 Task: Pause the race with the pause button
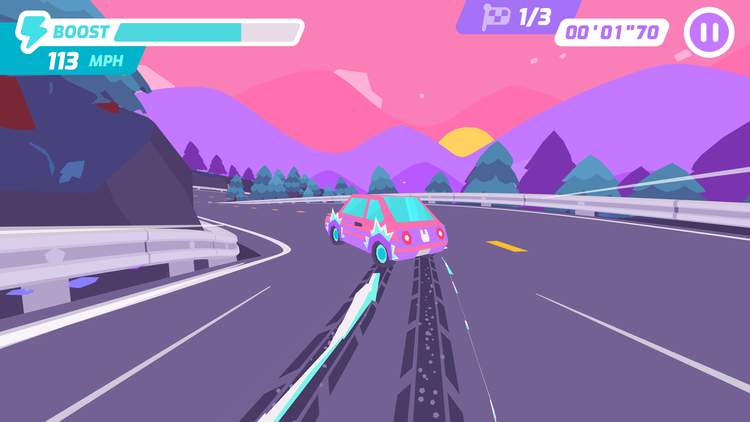(709, 32)
